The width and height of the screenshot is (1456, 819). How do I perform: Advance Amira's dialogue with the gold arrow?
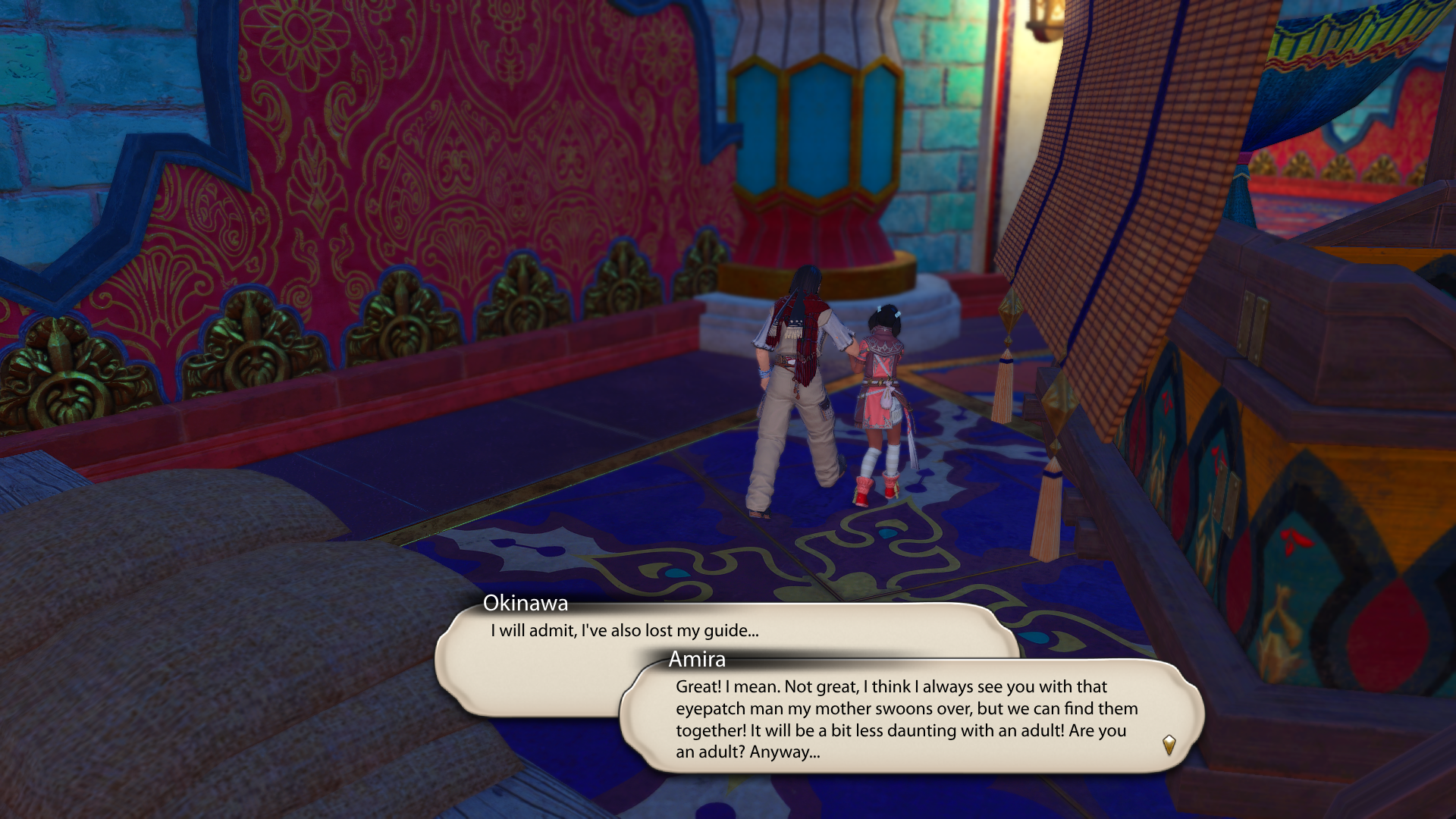pos(1169,745)
